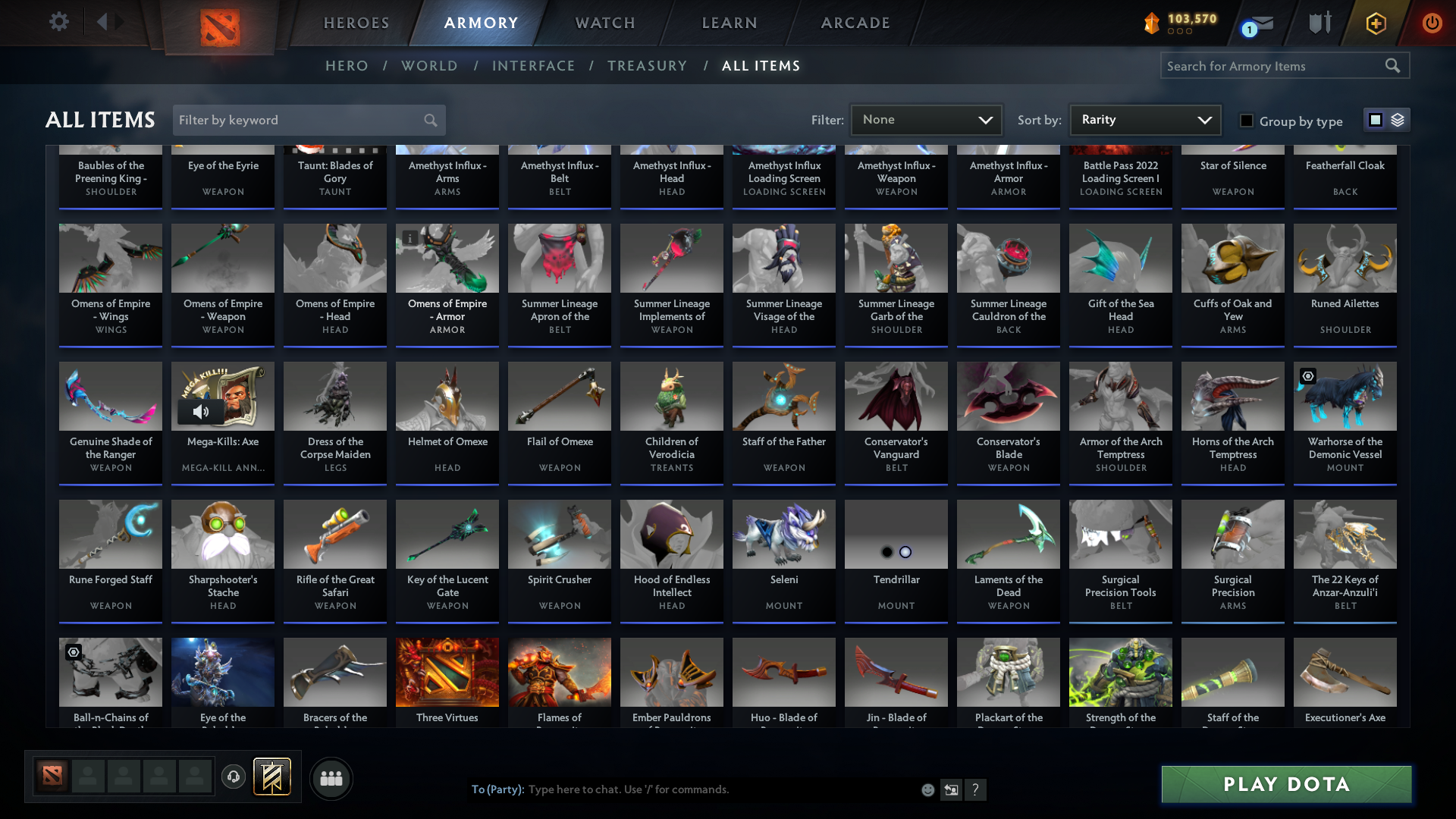This screenshot has height=819, width=1456.
Task: Open the Filter dropdown set to None
Action: pyautogui.click(x=926, y=119)
